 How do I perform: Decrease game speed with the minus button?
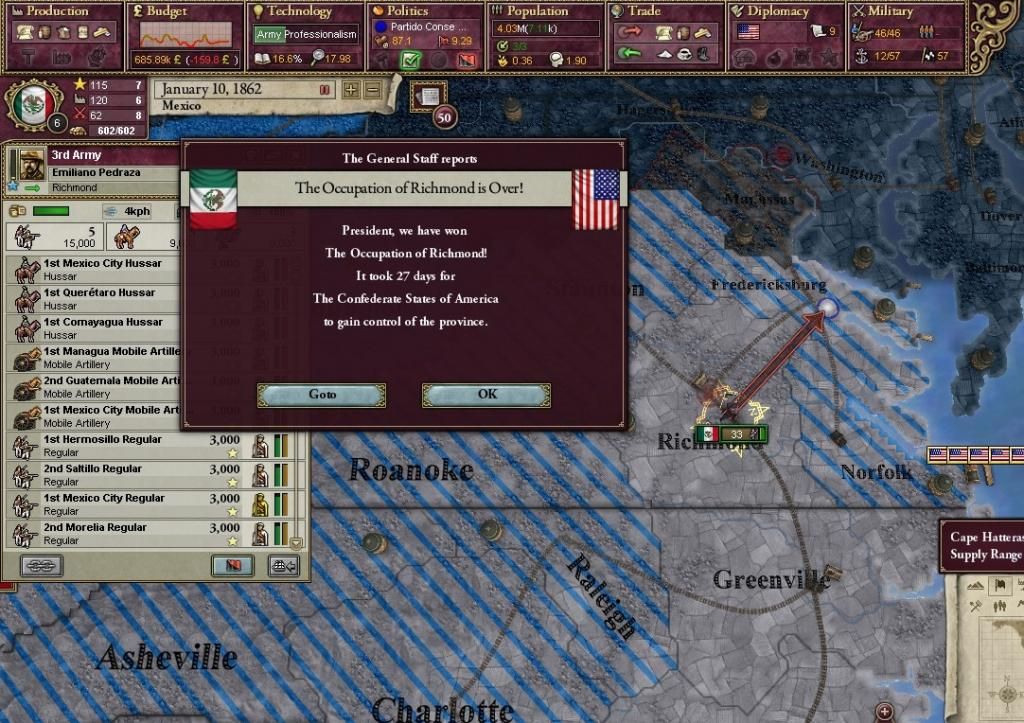[372, 90]
